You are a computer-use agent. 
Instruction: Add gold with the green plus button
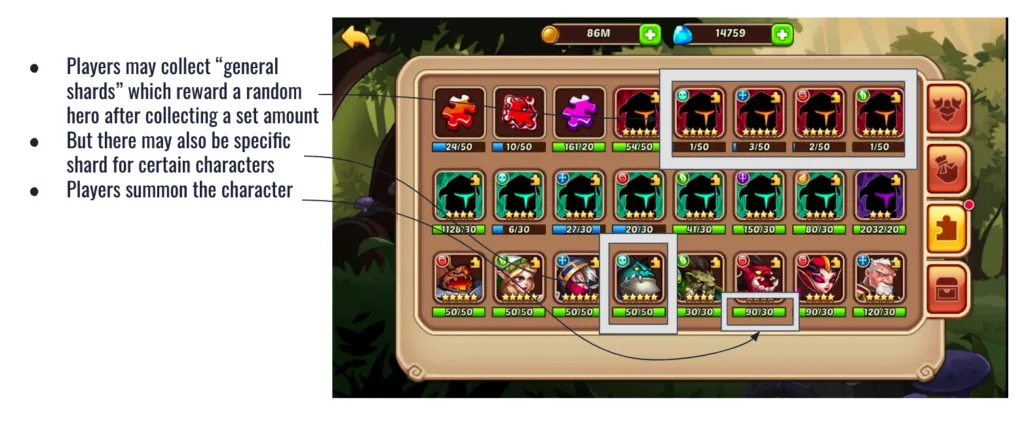pyautogui.click(x=650, y=34)
